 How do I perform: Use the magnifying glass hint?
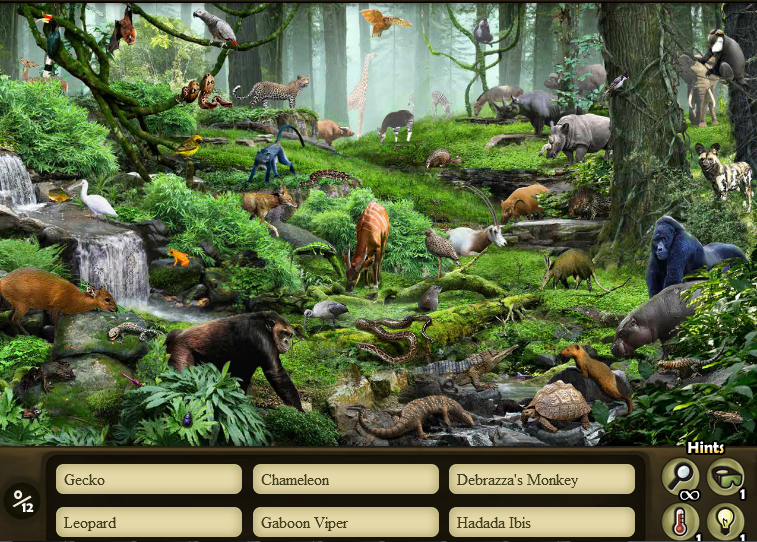pyautogui.click(x=680, y=476)
